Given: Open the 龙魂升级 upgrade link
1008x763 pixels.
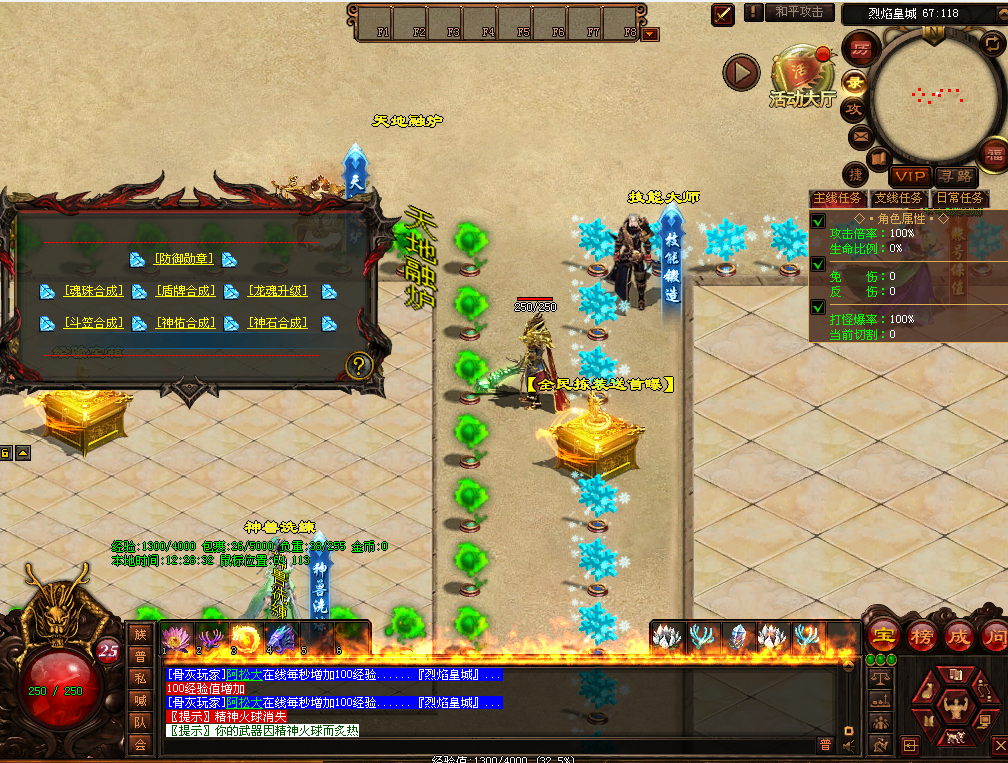Looking at the screenshot, I should coord(278,291).
